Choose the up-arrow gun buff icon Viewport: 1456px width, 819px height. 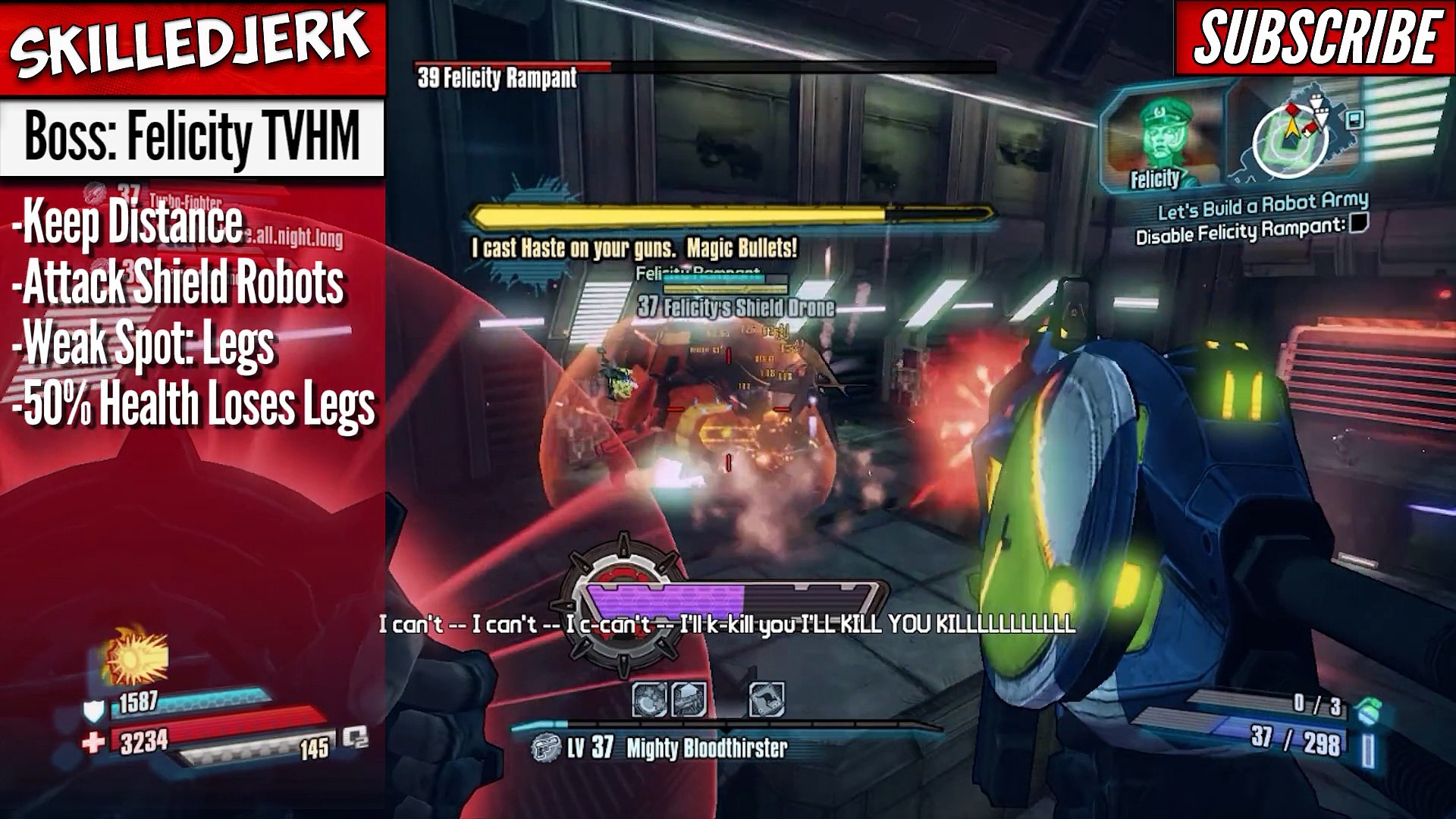click(x=688, y=699)
